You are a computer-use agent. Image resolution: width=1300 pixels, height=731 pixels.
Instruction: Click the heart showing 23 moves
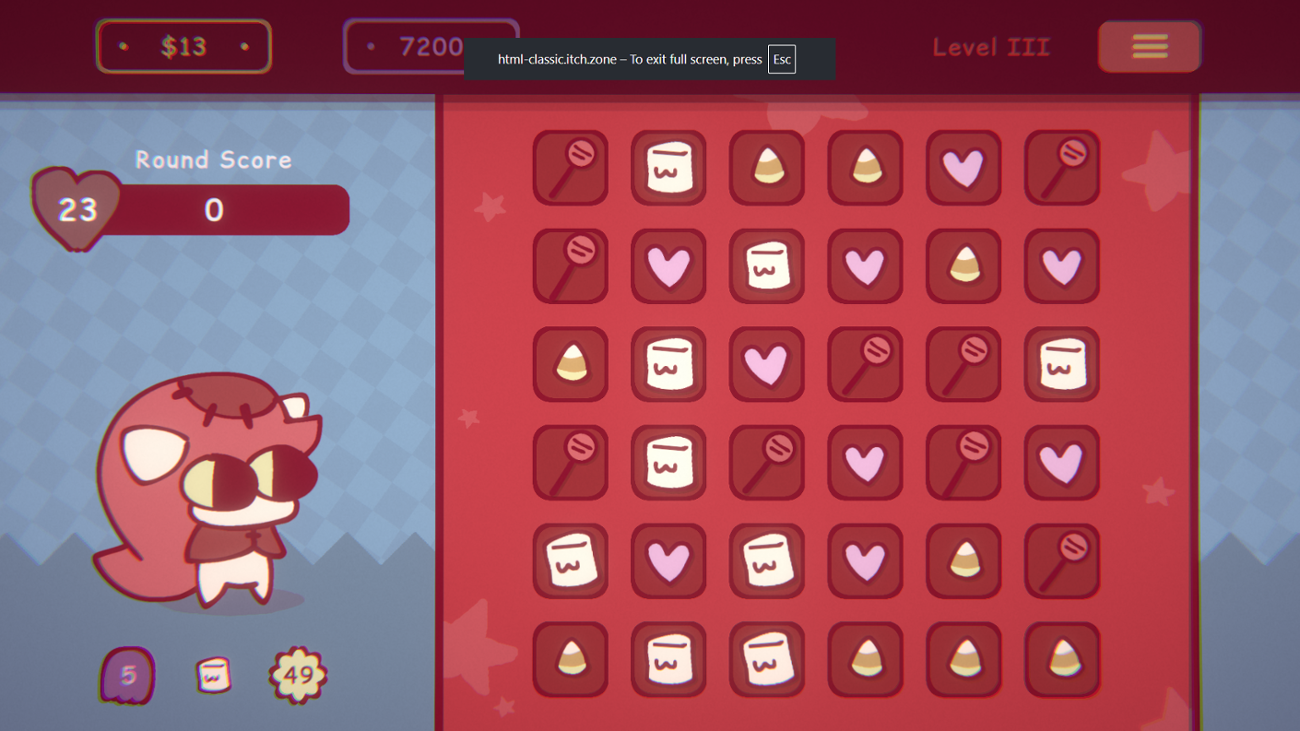(77, 208)
